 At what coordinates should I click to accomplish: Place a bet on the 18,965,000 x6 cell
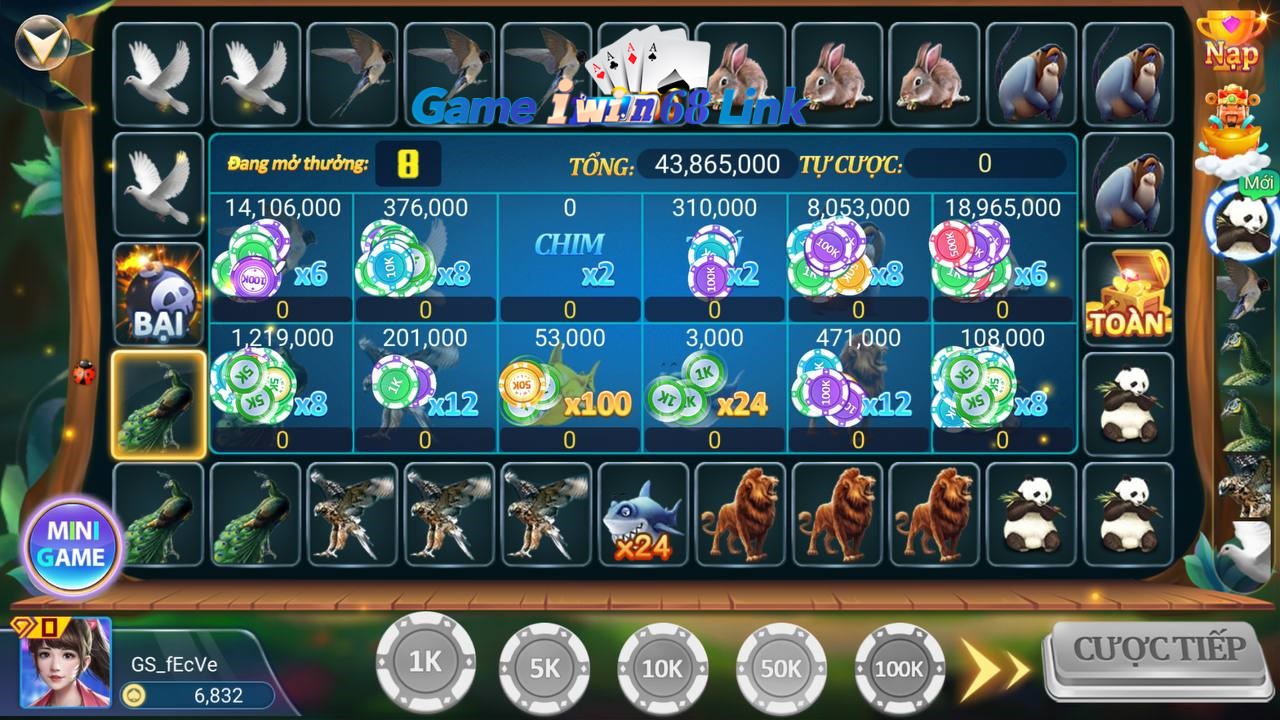[1001, 258]
